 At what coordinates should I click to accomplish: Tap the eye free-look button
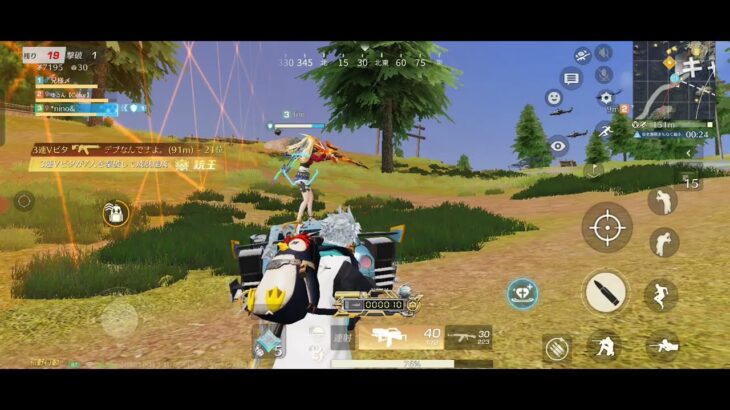click(x=558, y=147)
